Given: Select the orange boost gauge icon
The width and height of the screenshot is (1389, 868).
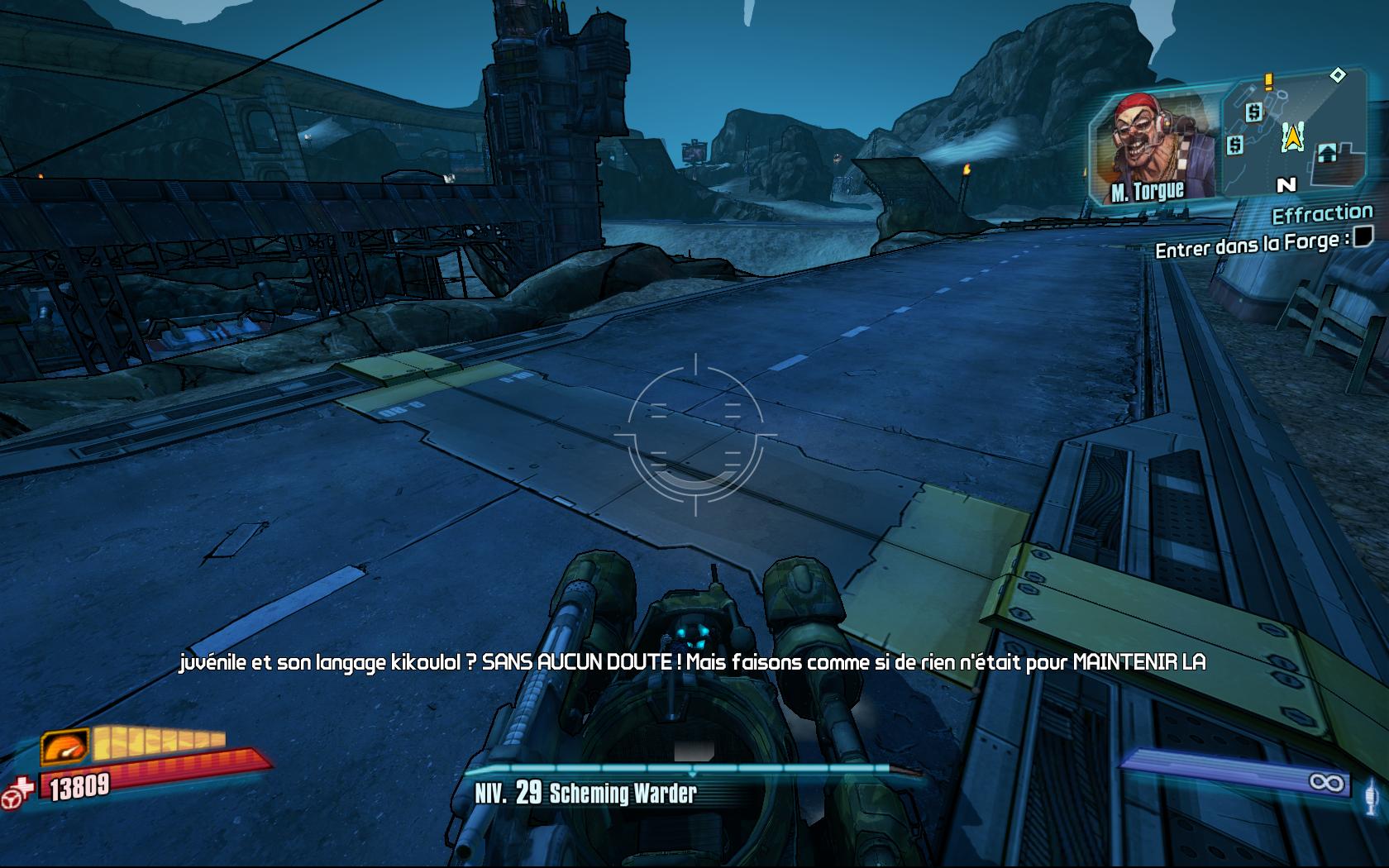Looking at the screenshot, I should pyautogui.click(x=65, y=746).
